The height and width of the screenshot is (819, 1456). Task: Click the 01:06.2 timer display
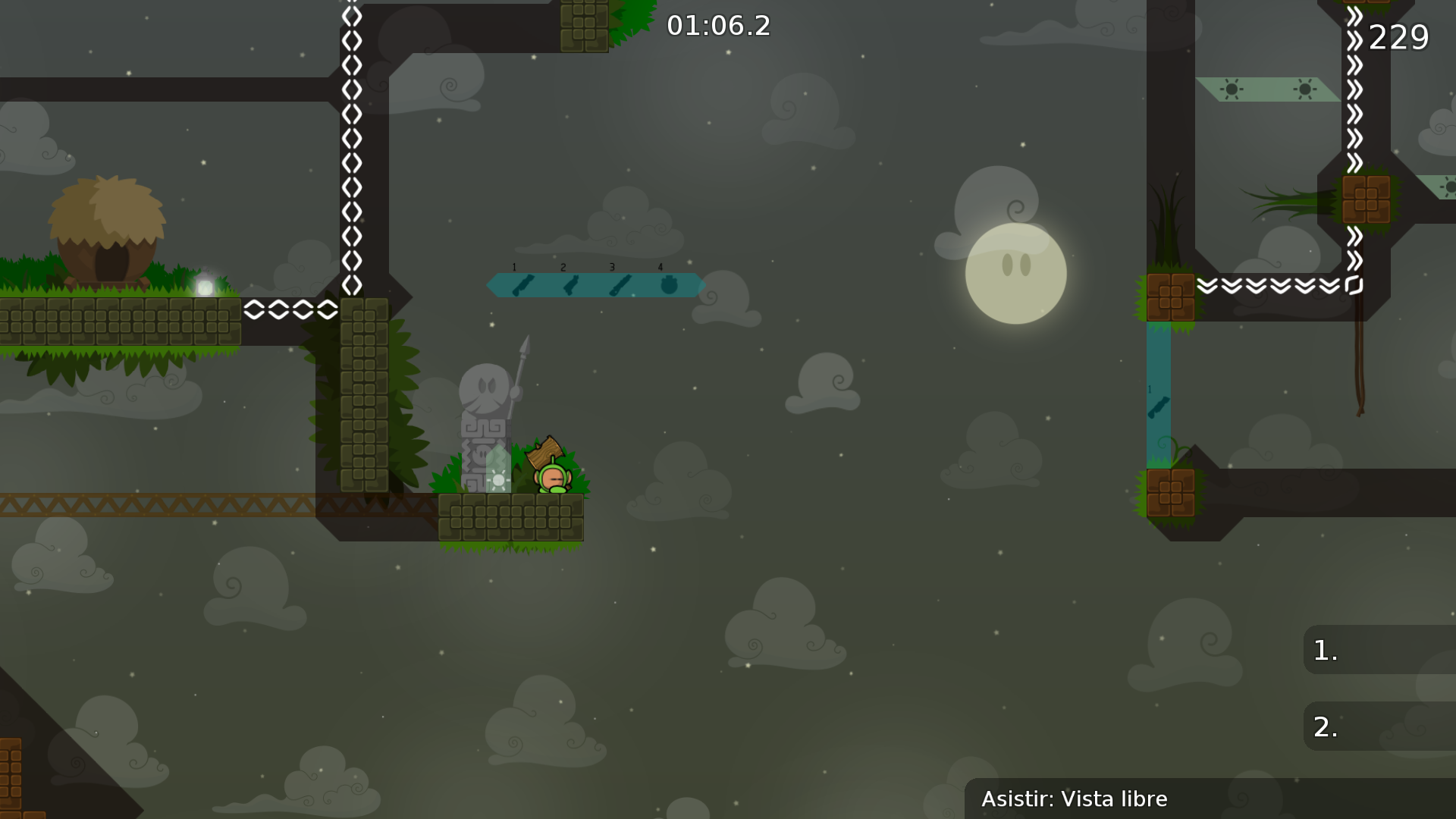point(717,27)
